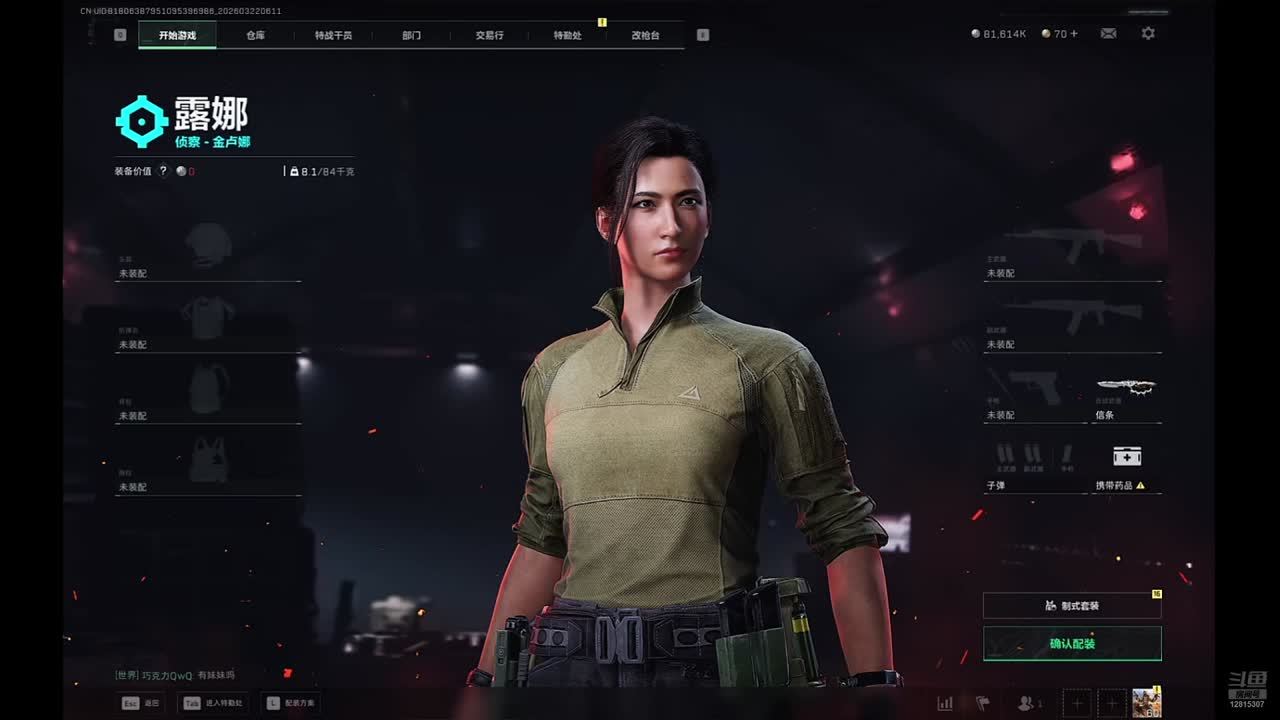
Task: Choose the empty helmet equipment slot
Action: [x=208, y=250]
